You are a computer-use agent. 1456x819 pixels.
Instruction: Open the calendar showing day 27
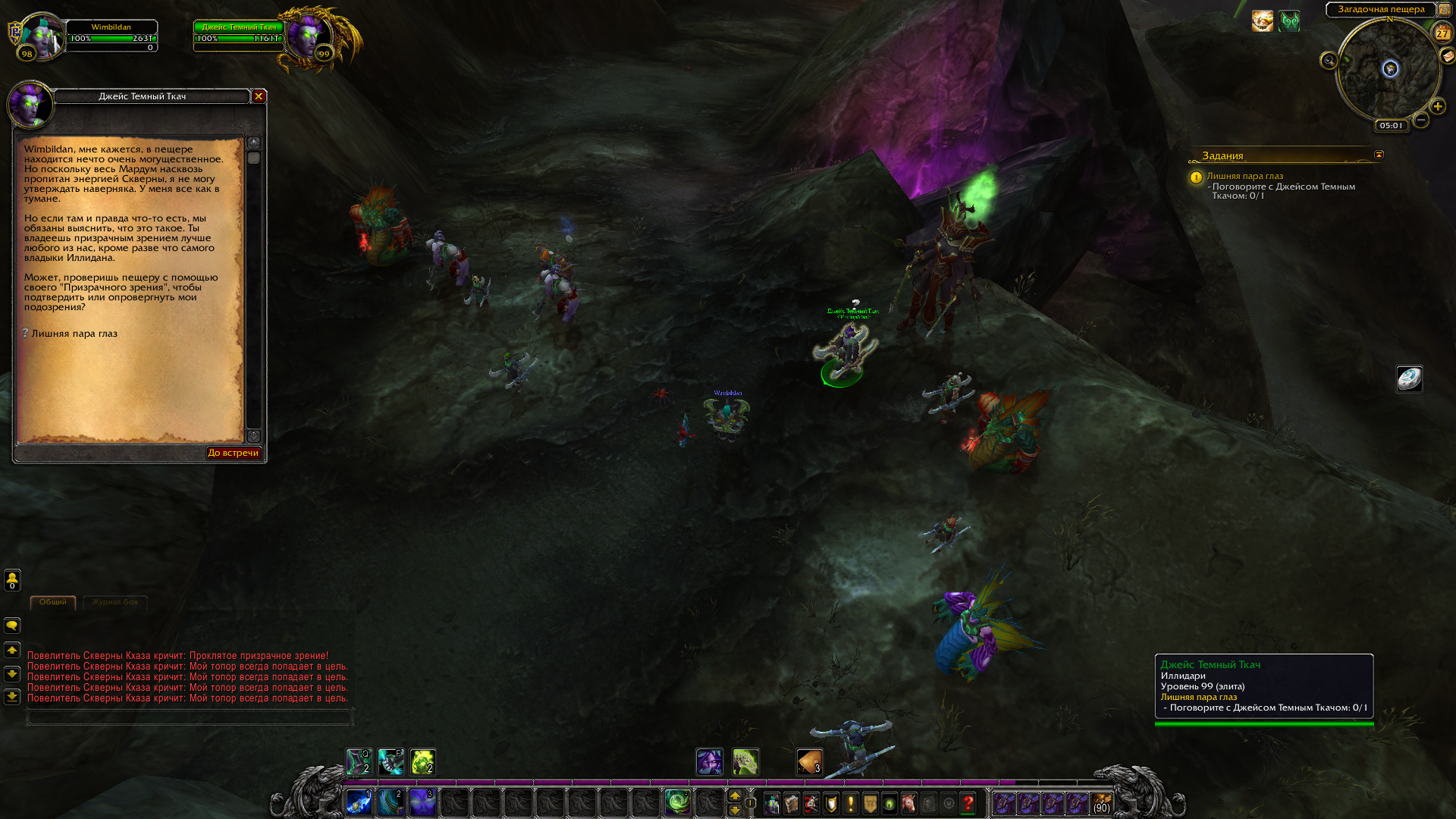tap(1442, 33)
